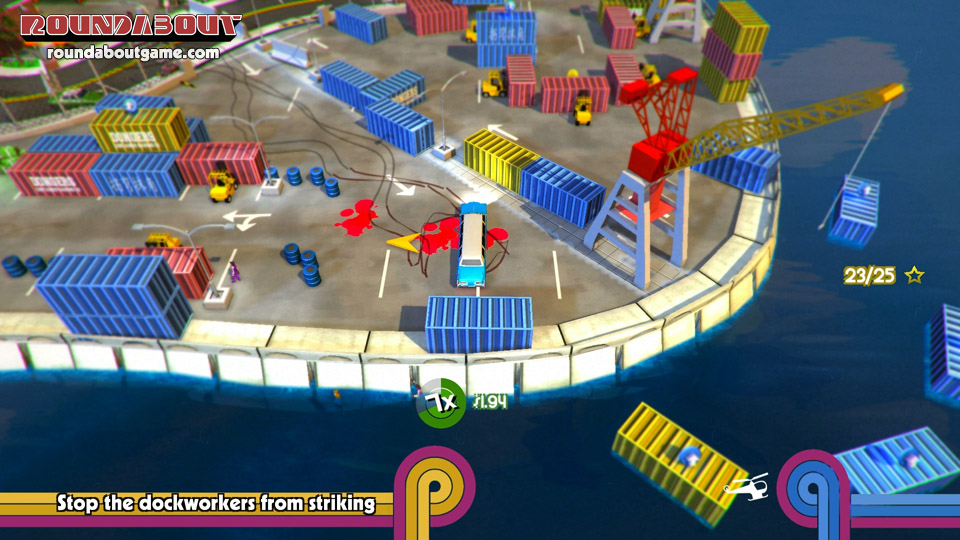This screenshot has height=540, width=960.
Task: Click the "Stop the dockworkers from striking" objective
Action: click(x=216, y=504)
